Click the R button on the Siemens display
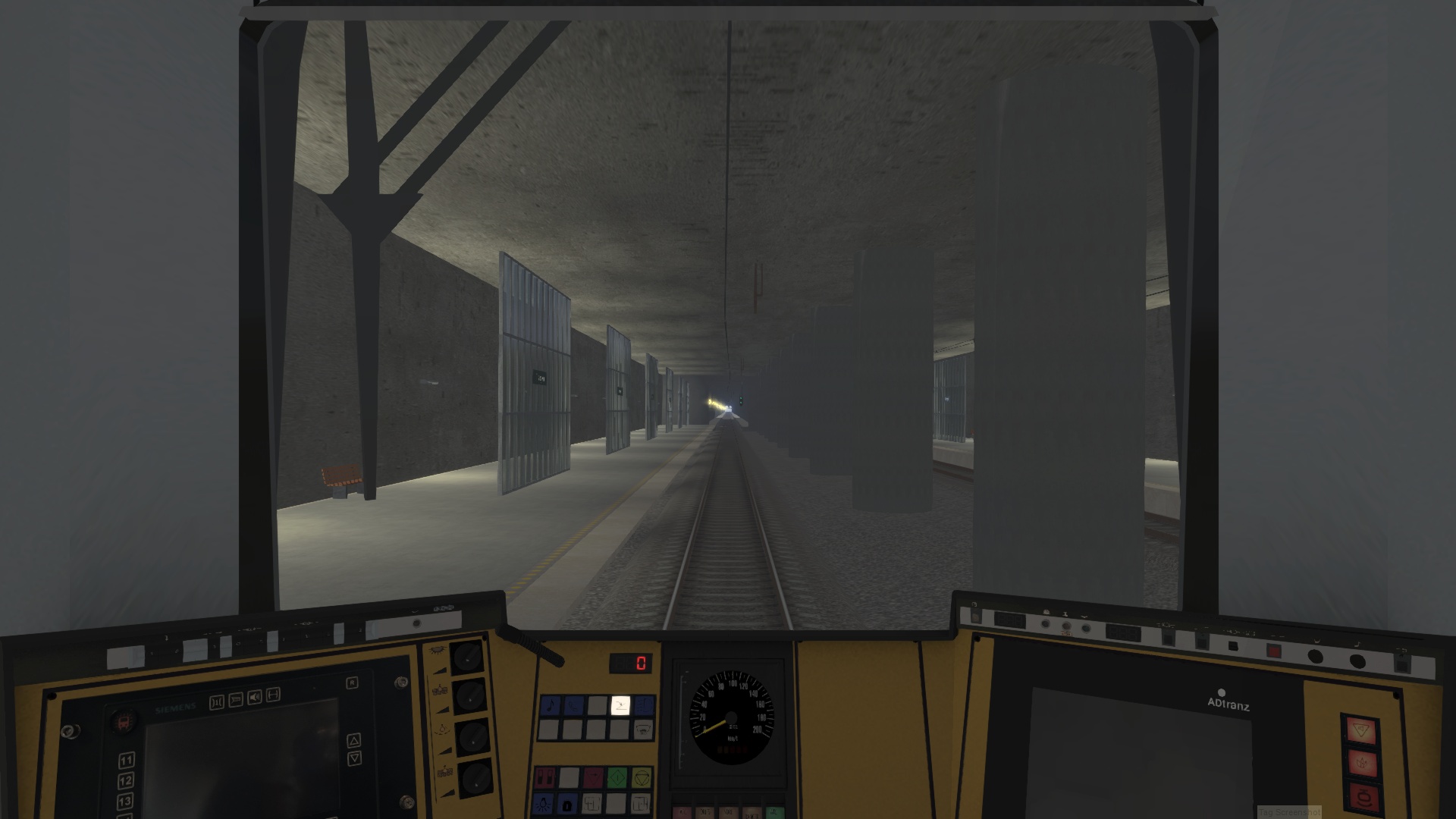This screenshot has height=819, width=1456. (352, 682)
